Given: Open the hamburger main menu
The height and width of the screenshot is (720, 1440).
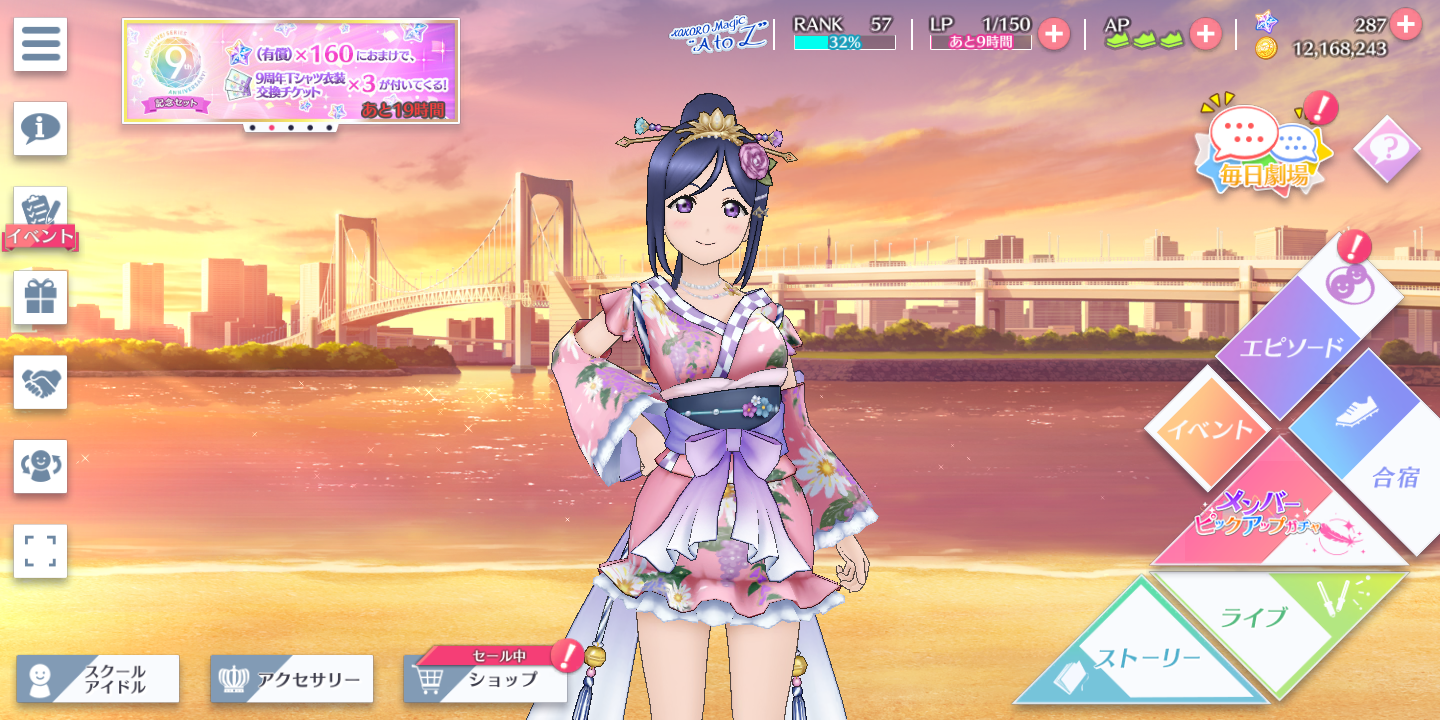Looking at the screenshot, I should click(40, 44).
